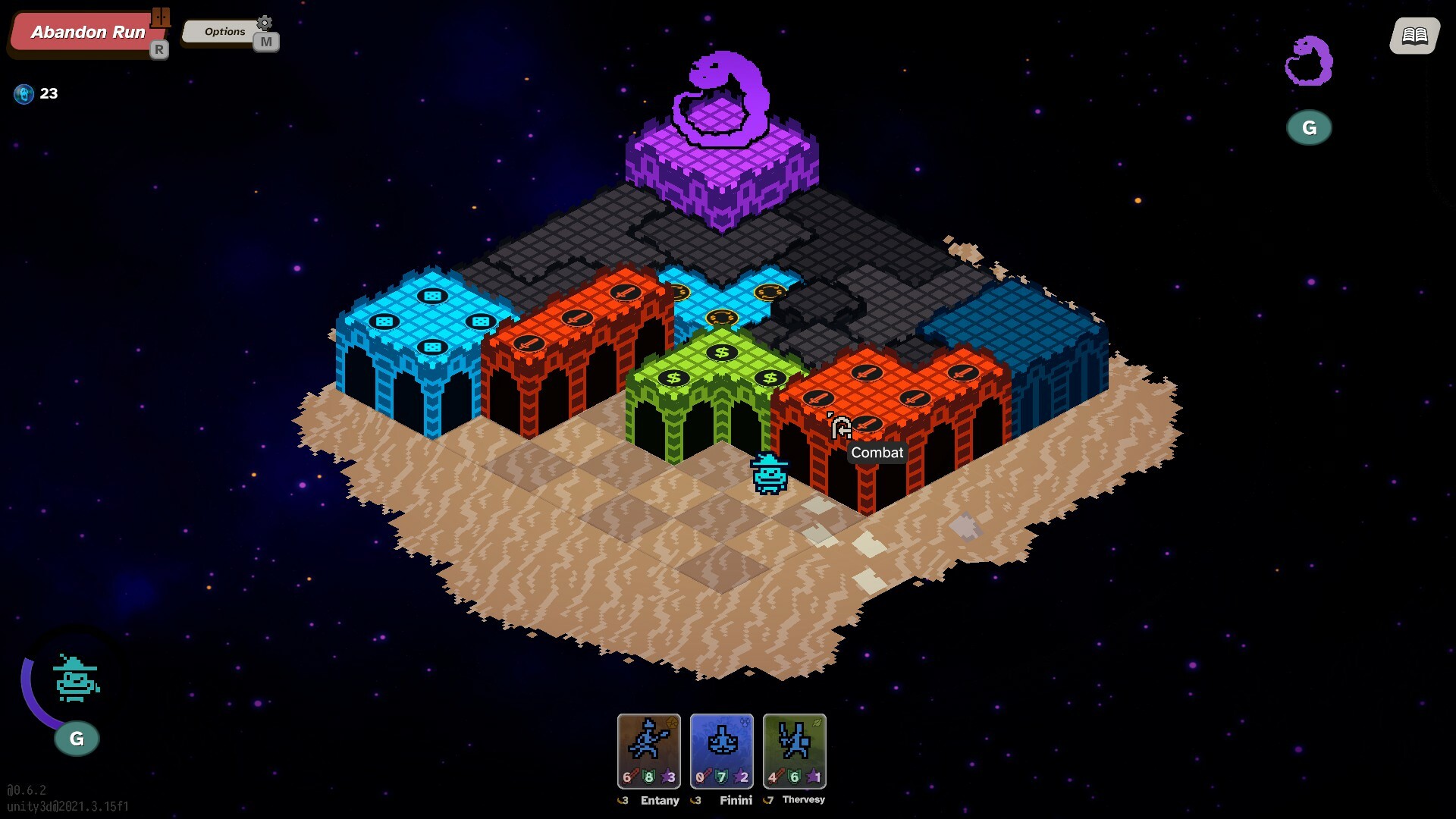
Task: Click the Combat tooltip label on the red tile
Action: pos(877,453)
